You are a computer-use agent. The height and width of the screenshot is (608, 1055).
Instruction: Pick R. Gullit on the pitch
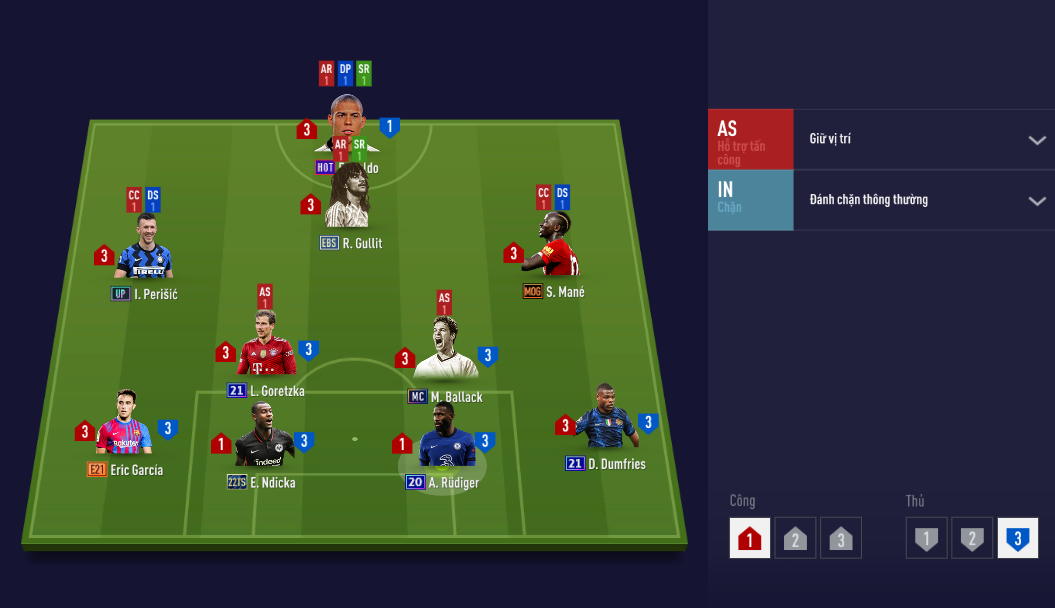pos(348,200)
